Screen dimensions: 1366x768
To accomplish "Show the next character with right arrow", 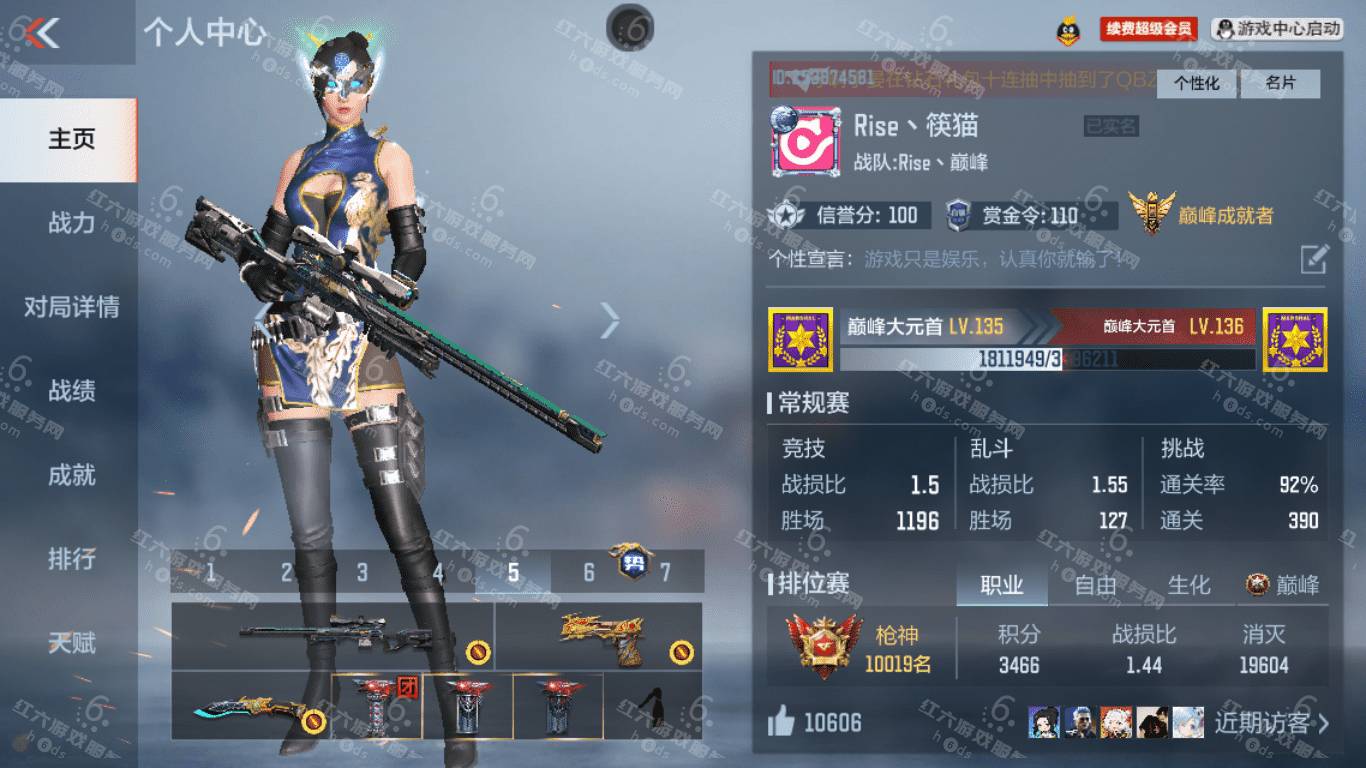I will click(610, 320).
